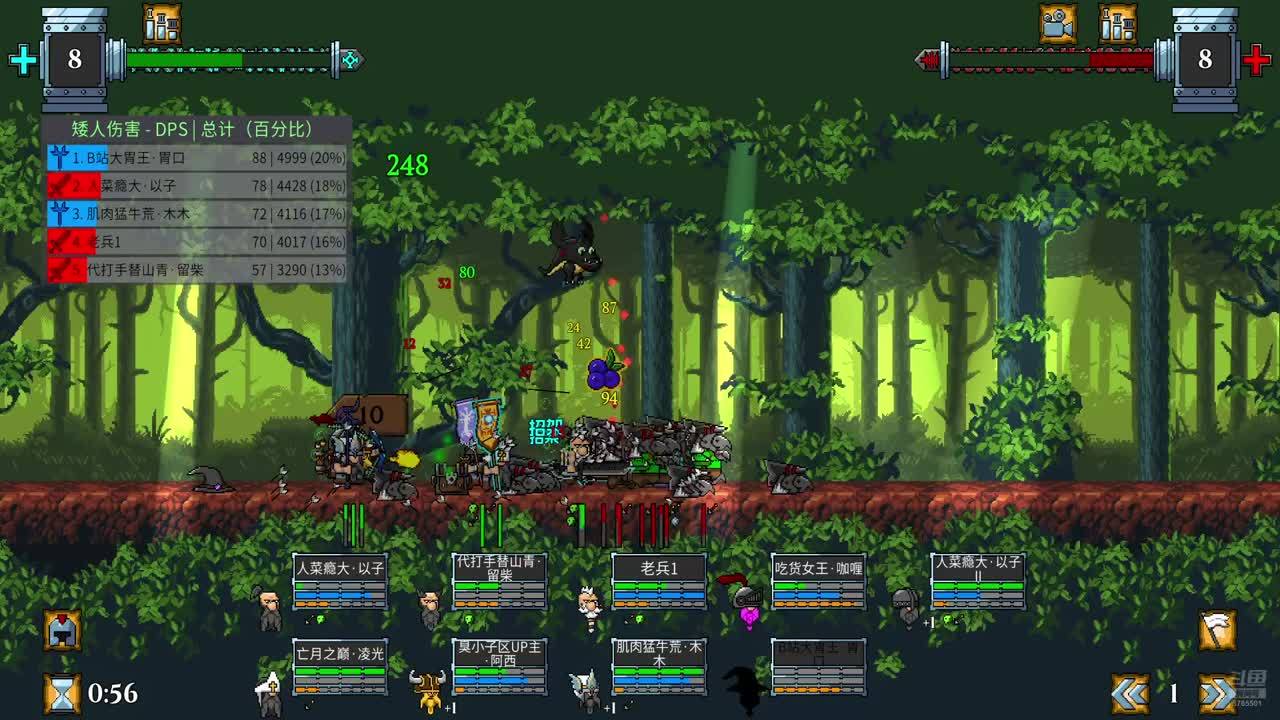
Task: Click the white flag button
Action: pos(1217,630)
